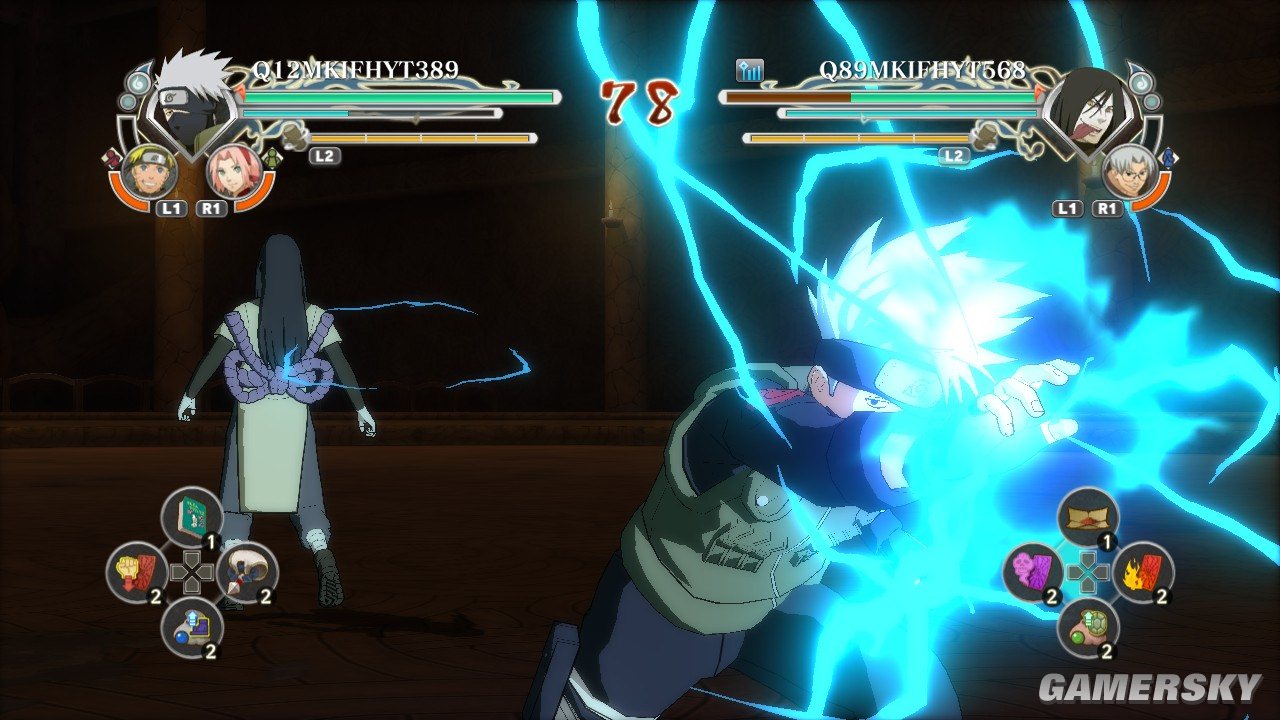The height and width of the screenshot is (720, 1280).
Task: Use the blue pill speed boot item
Action: (191, 627)
